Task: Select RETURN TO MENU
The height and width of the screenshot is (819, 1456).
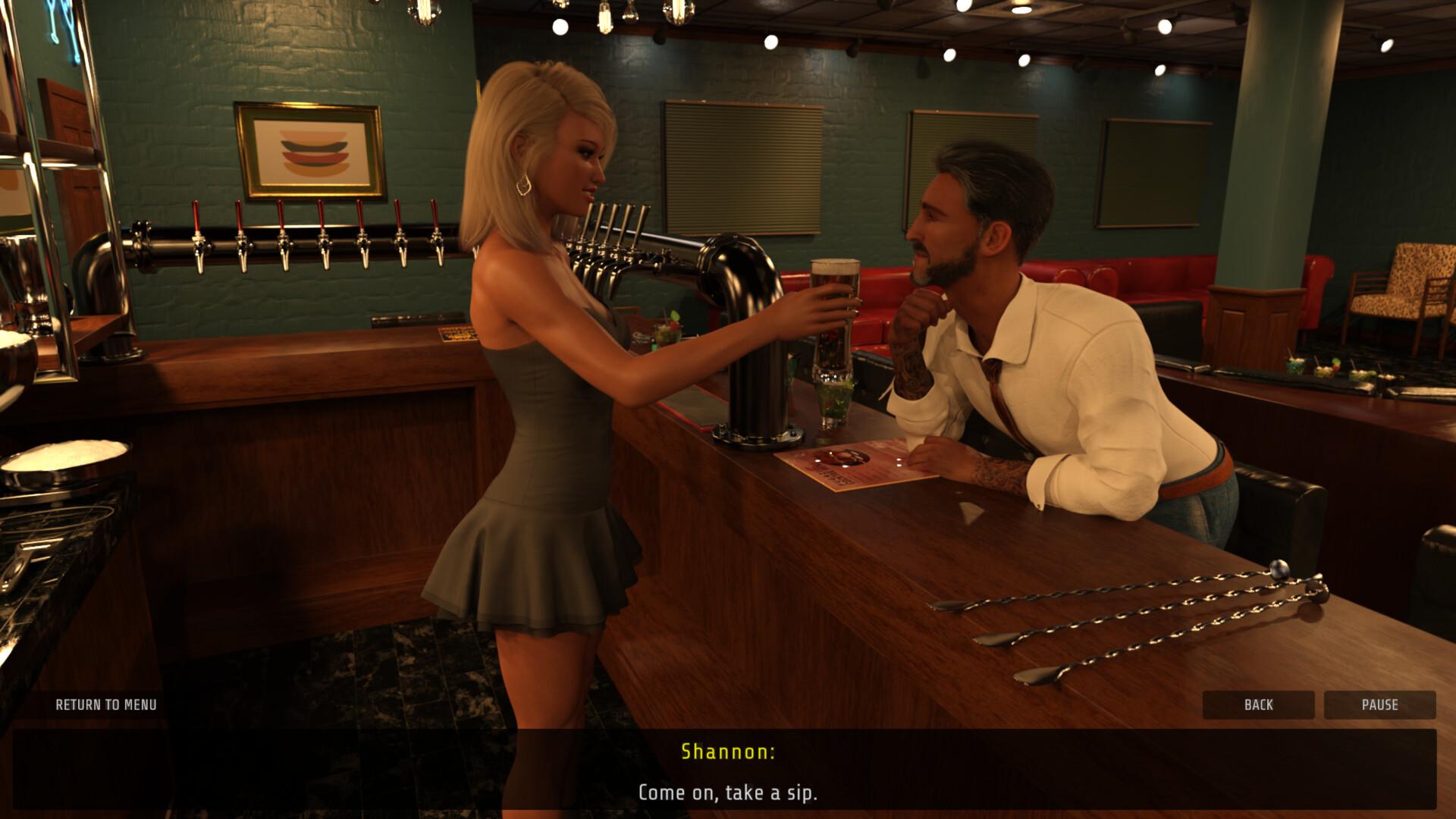Action: pyautogui.click(x=106, y=704)
